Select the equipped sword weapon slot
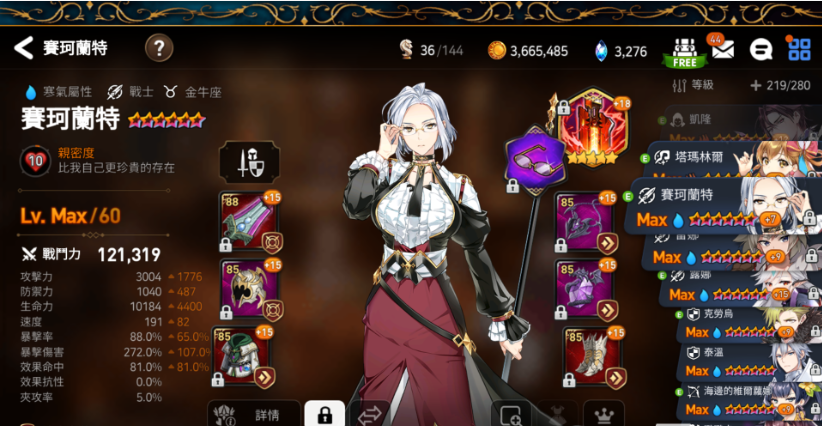Viewport: 822px width, 426px height. pyautogui.click(x=247, y=220)
